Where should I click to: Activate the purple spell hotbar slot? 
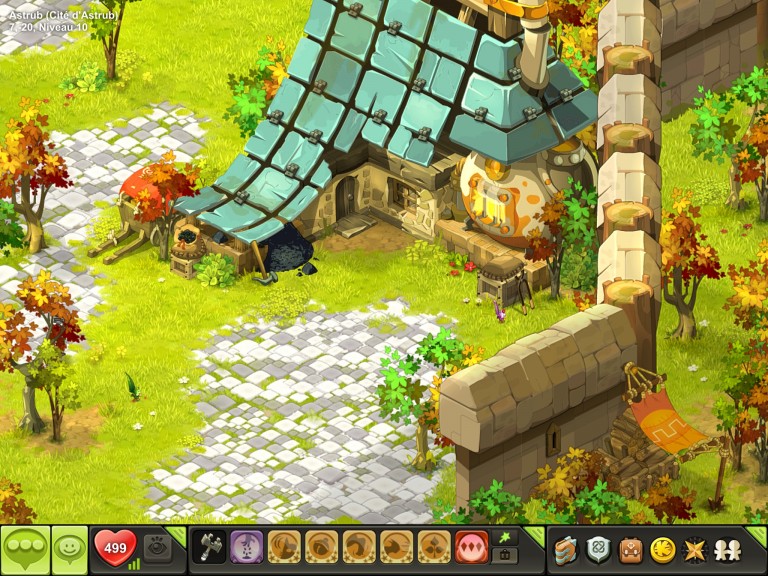pyautogui.click(x=247, y=548)
